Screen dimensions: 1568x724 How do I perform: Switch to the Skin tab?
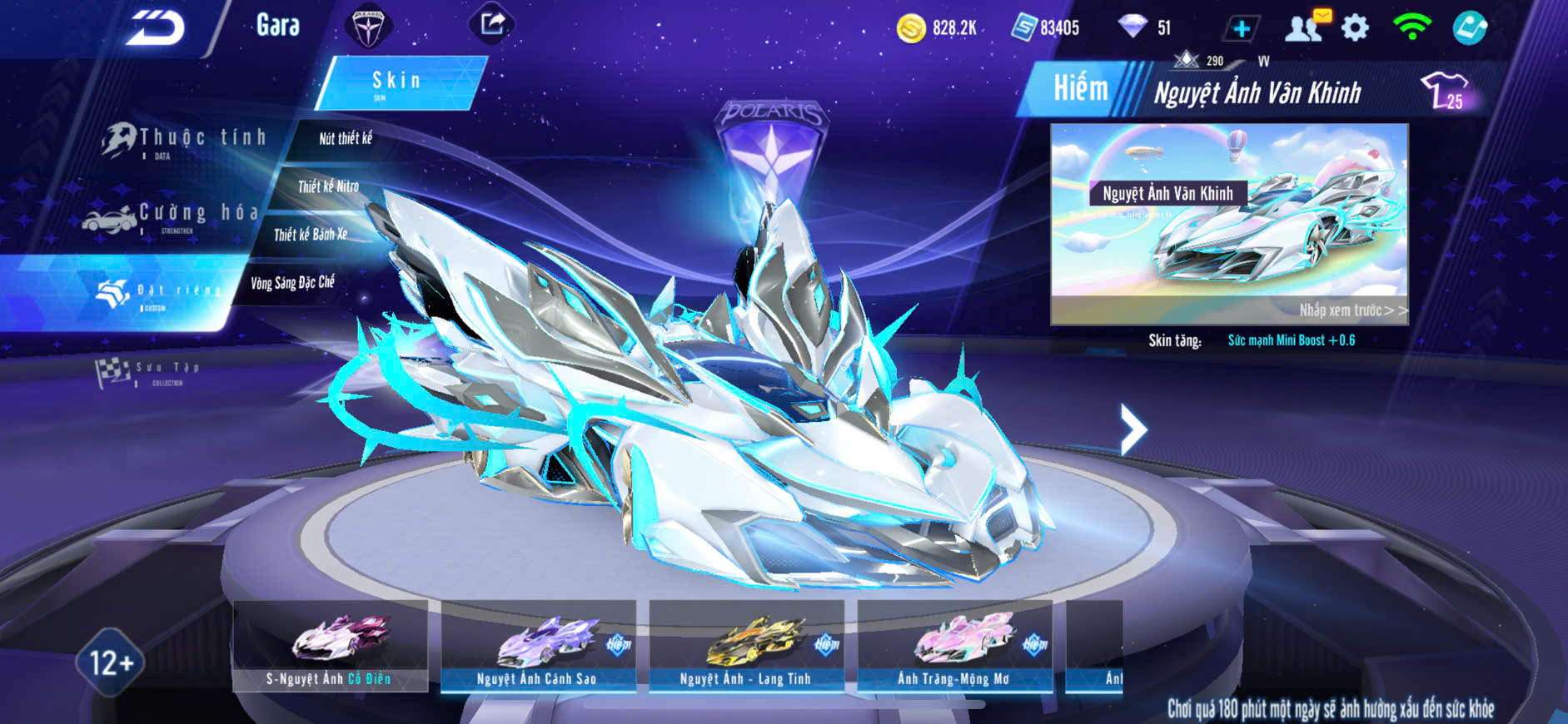pyautogui.click(x=398, y=82)
